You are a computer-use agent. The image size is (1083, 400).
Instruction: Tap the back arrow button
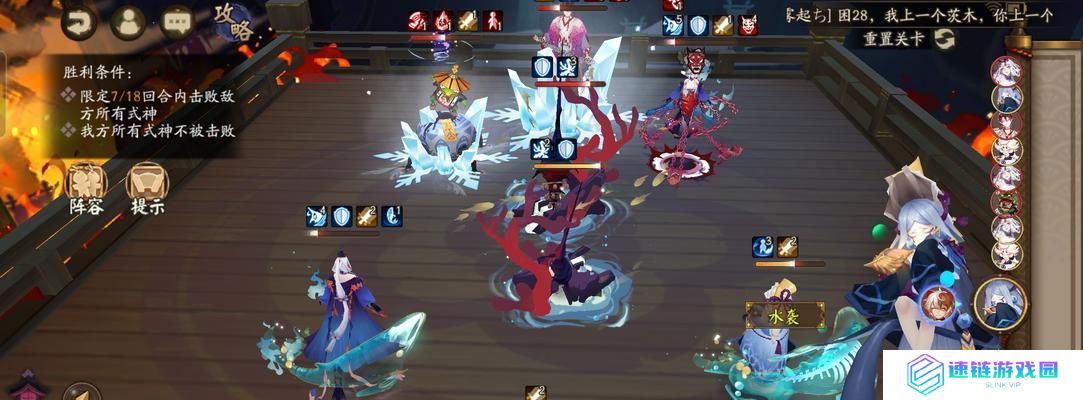(78, 20)
